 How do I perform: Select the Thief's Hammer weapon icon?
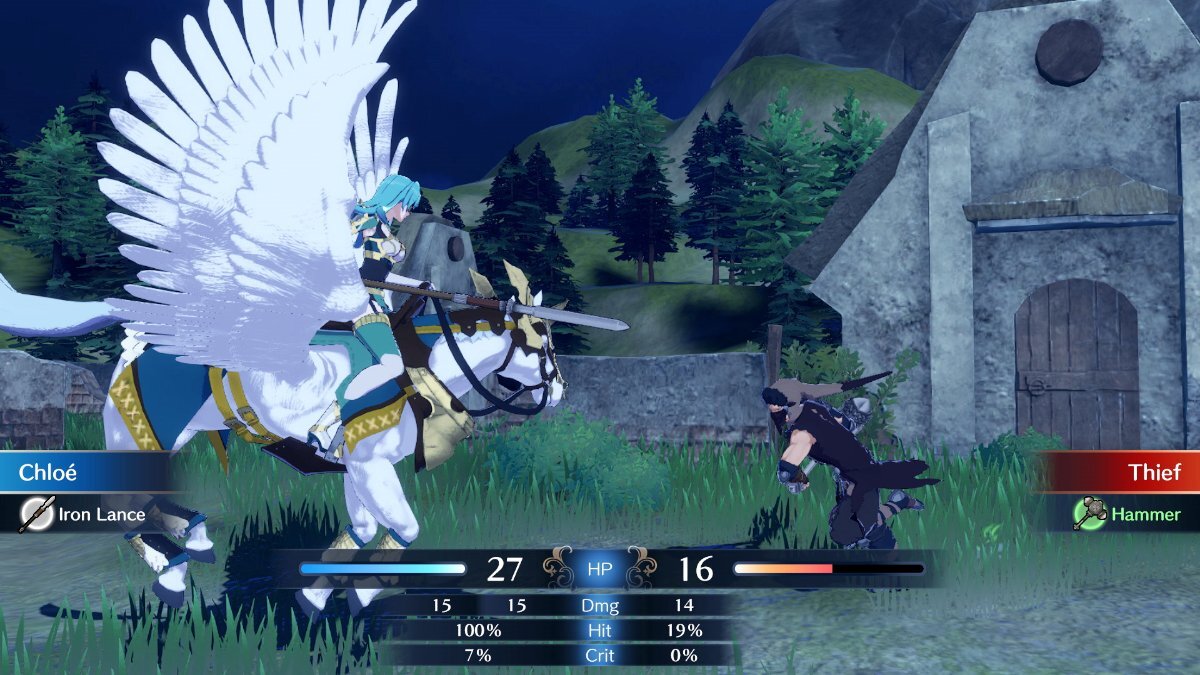1088,514
